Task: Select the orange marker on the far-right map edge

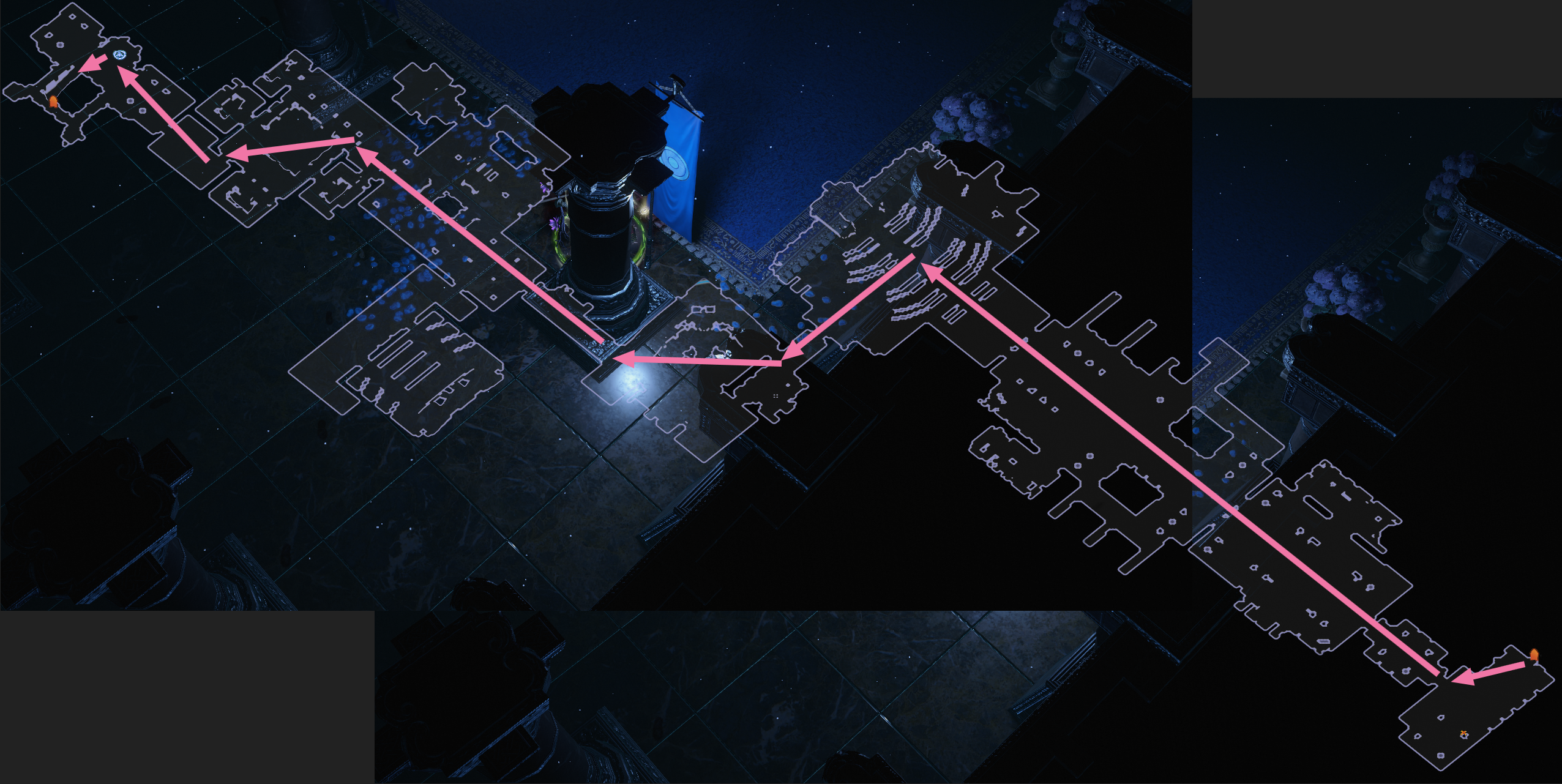Action: click(1534, 654)
